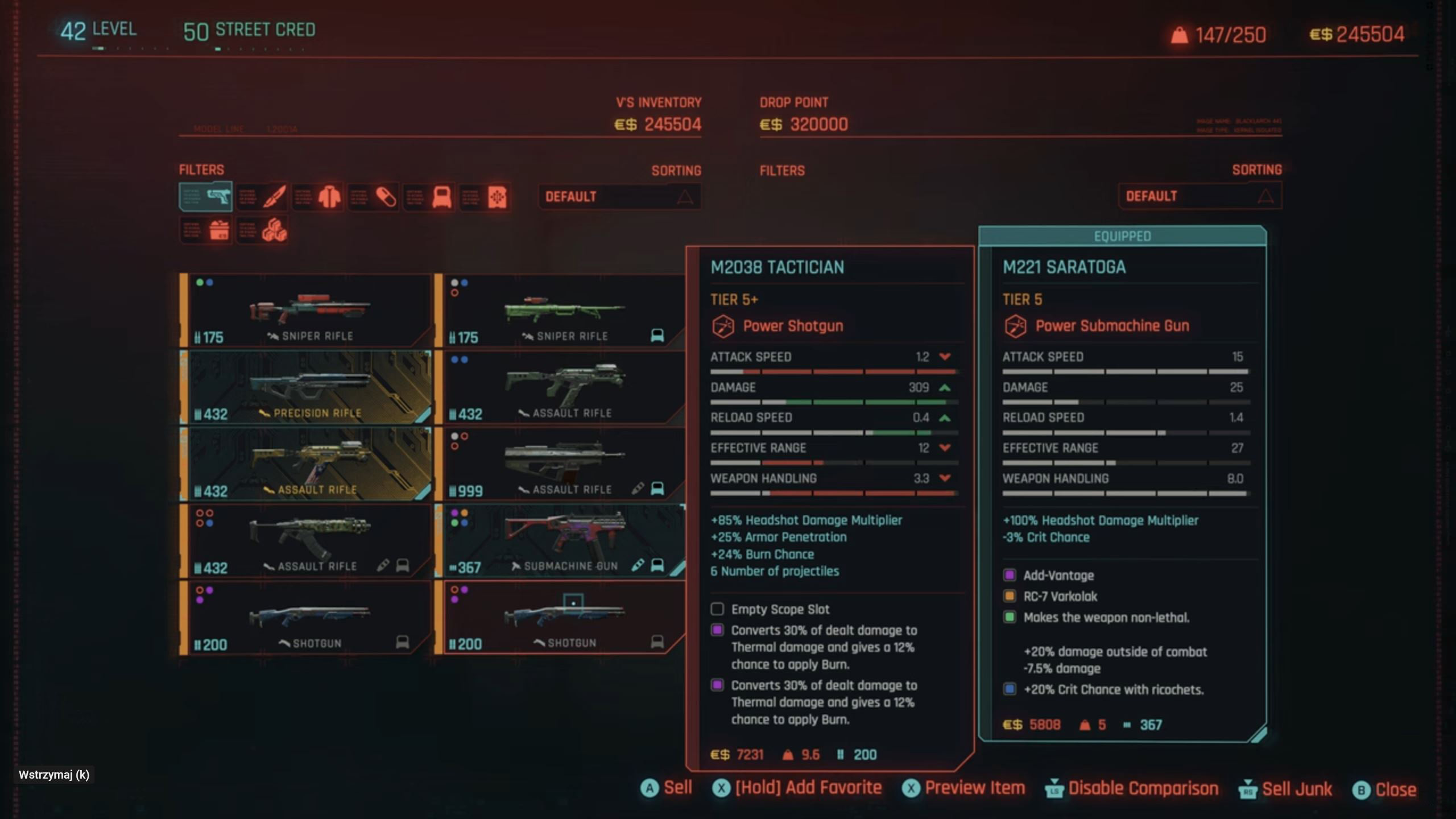
Task: Open the Drop Point sorting dropdown
Action: [1200, 196]
